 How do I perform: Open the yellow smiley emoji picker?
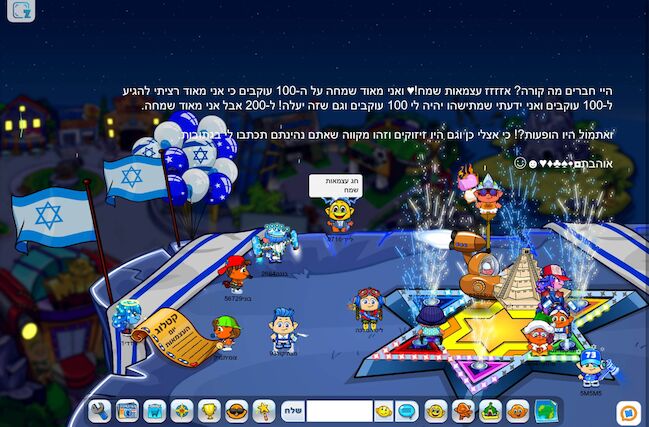coord(384,410)
